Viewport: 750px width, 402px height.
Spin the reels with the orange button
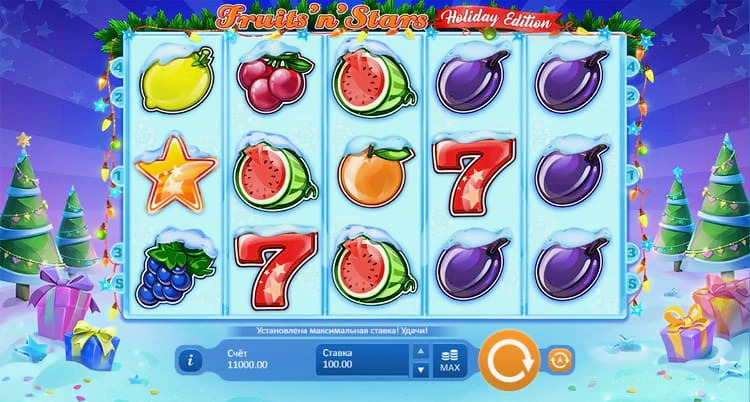[x=508, y=359]
